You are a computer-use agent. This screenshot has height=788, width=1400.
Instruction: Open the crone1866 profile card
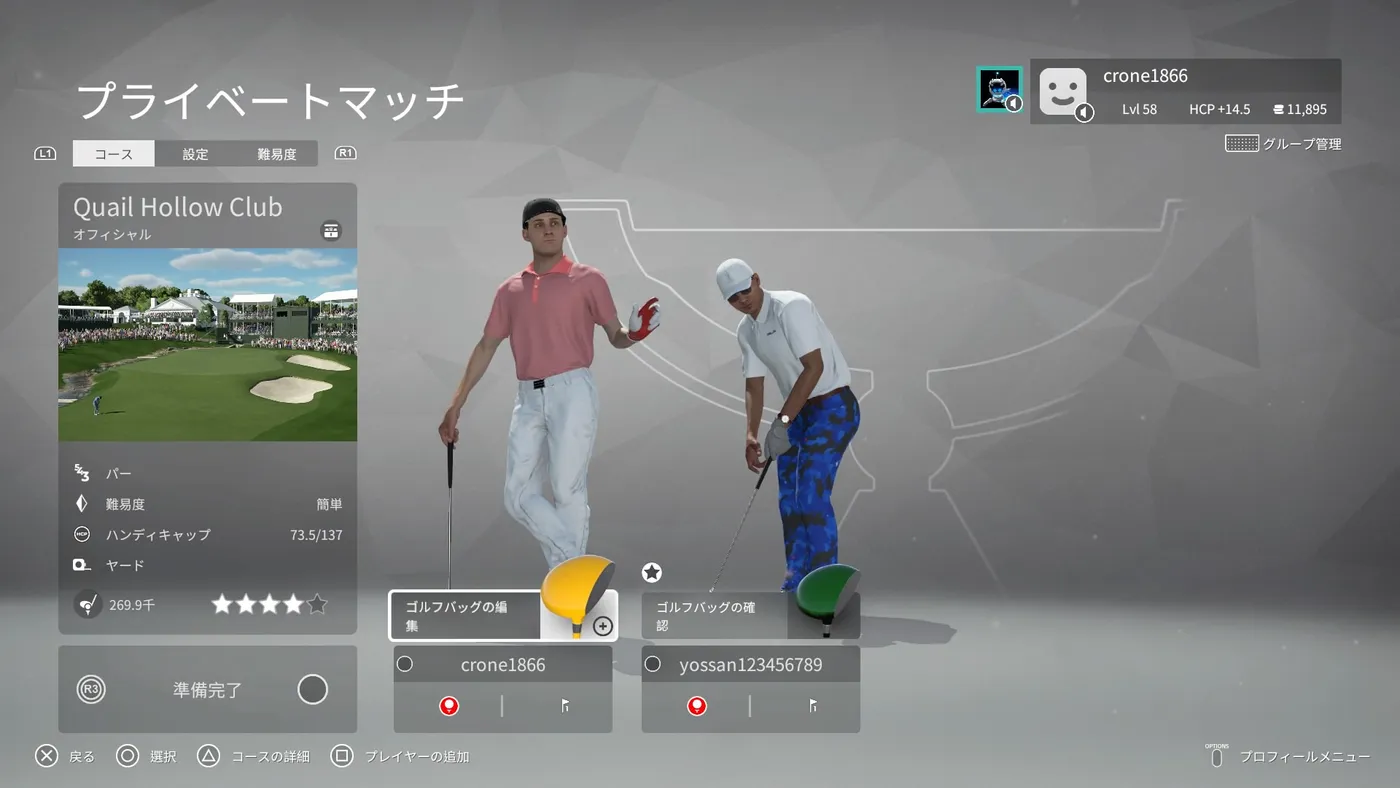[1186, 91]
